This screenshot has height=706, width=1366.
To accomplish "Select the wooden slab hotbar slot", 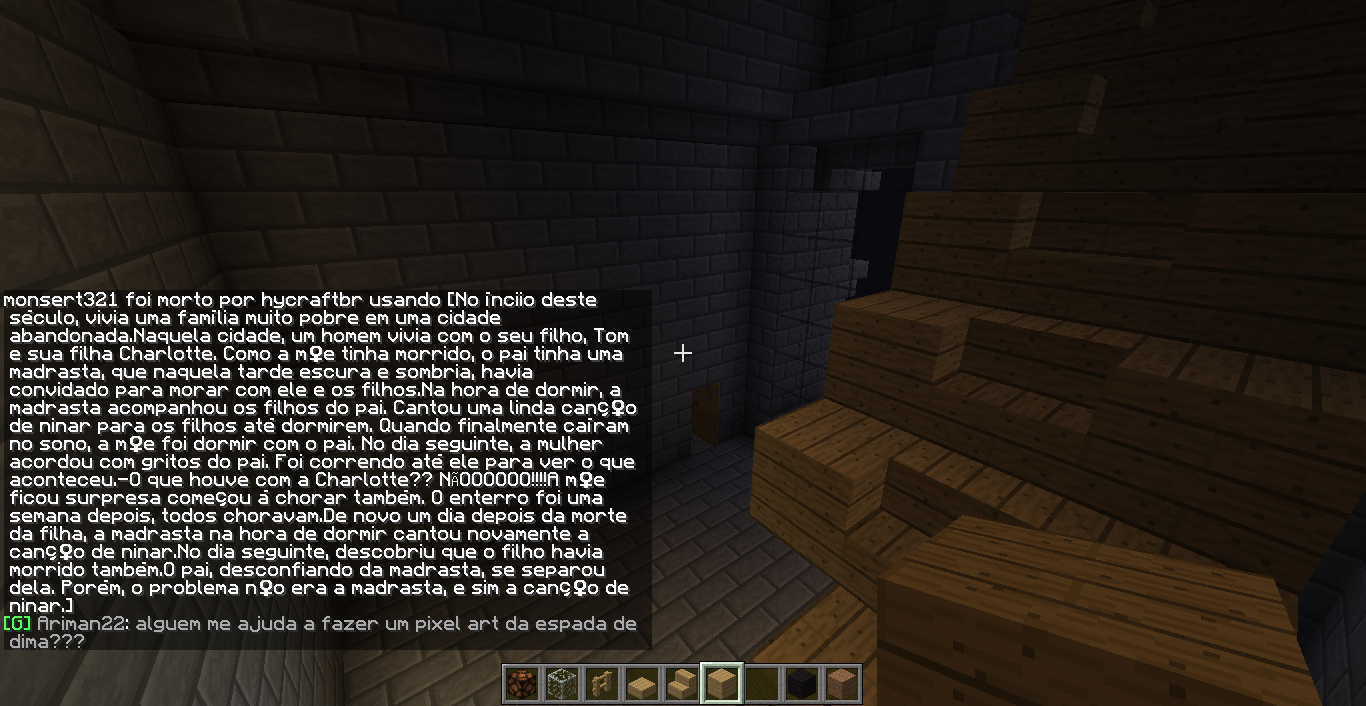I will click(642, 684).
